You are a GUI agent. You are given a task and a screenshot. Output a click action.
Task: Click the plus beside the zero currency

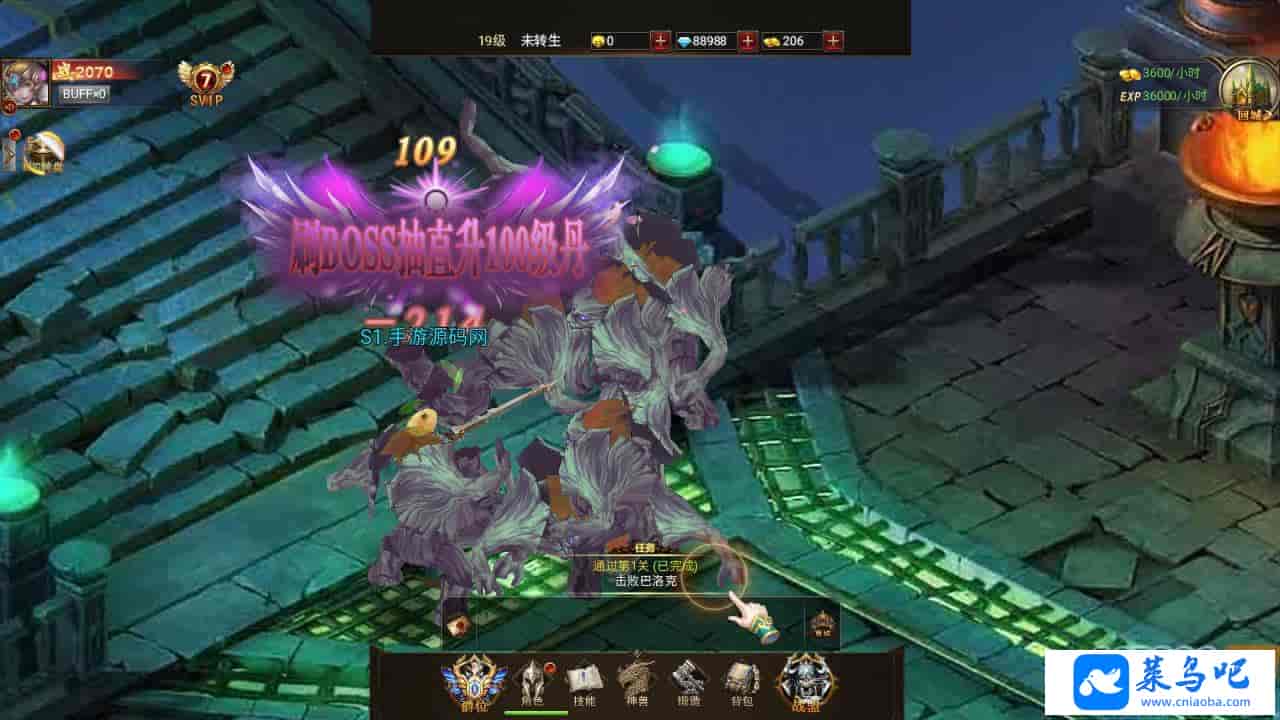(x=660, y=41)
